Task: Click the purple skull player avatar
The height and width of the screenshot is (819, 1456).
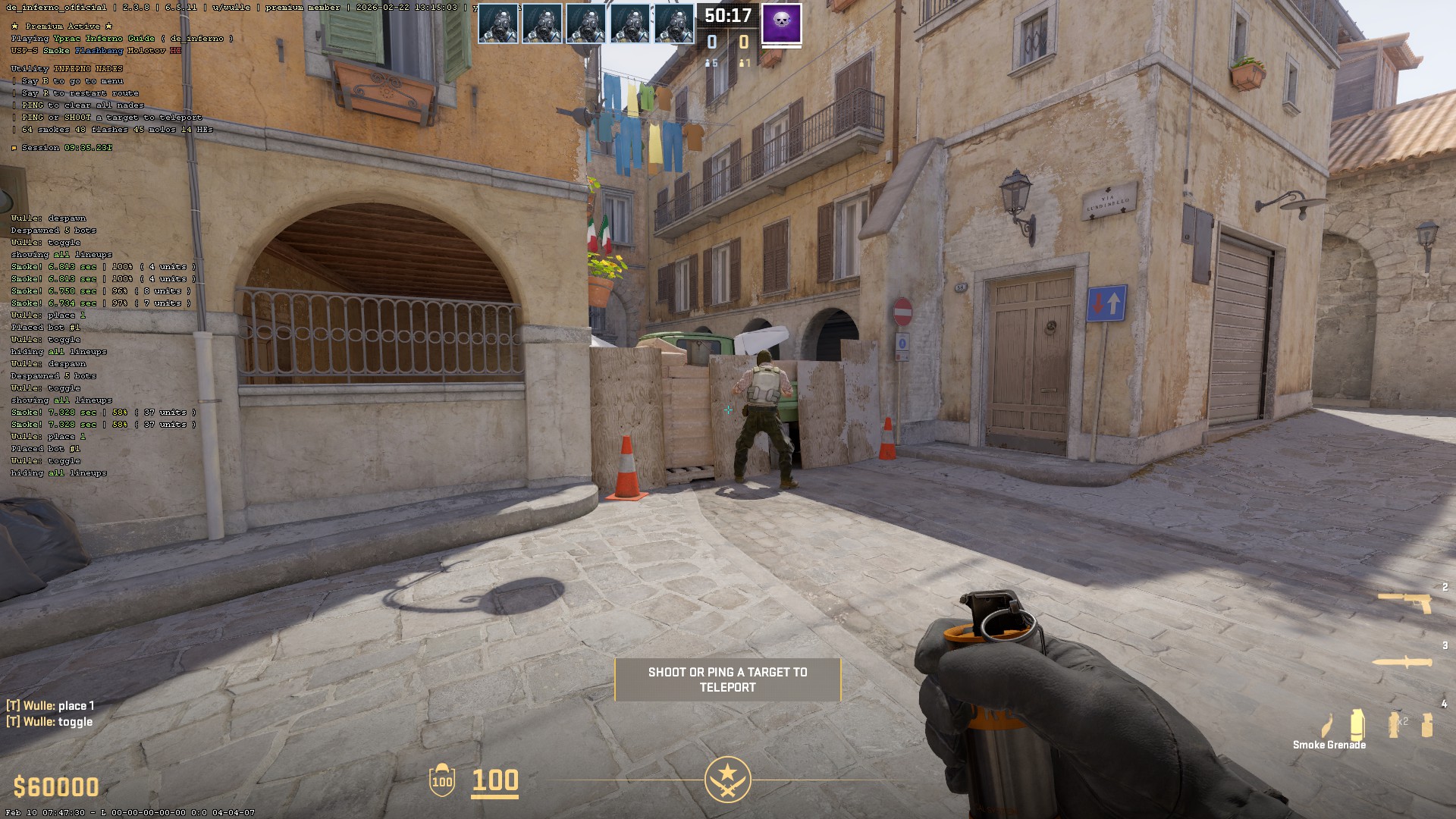Action: point(781,24)
